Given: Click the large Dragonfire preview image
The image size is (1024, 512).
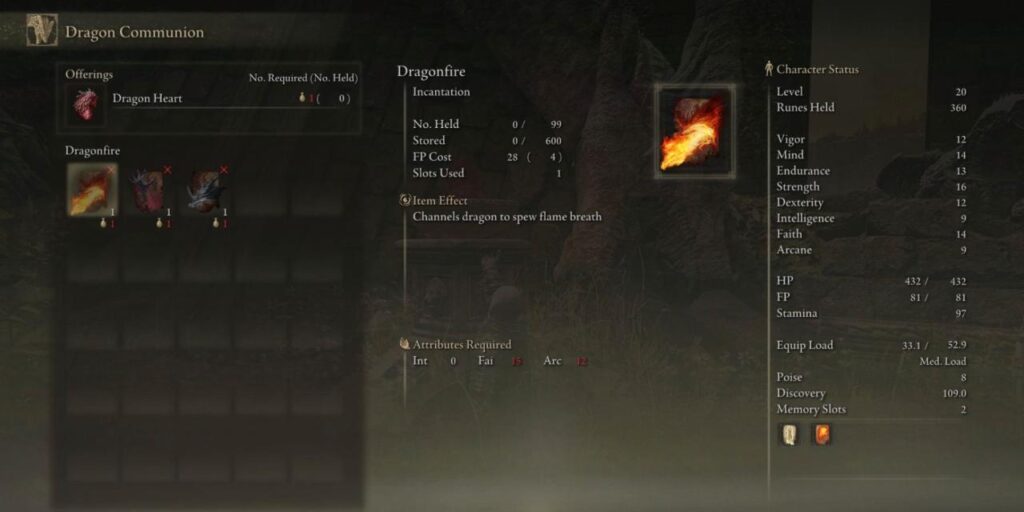Looking at the screenshot, I should coord(695,130).
